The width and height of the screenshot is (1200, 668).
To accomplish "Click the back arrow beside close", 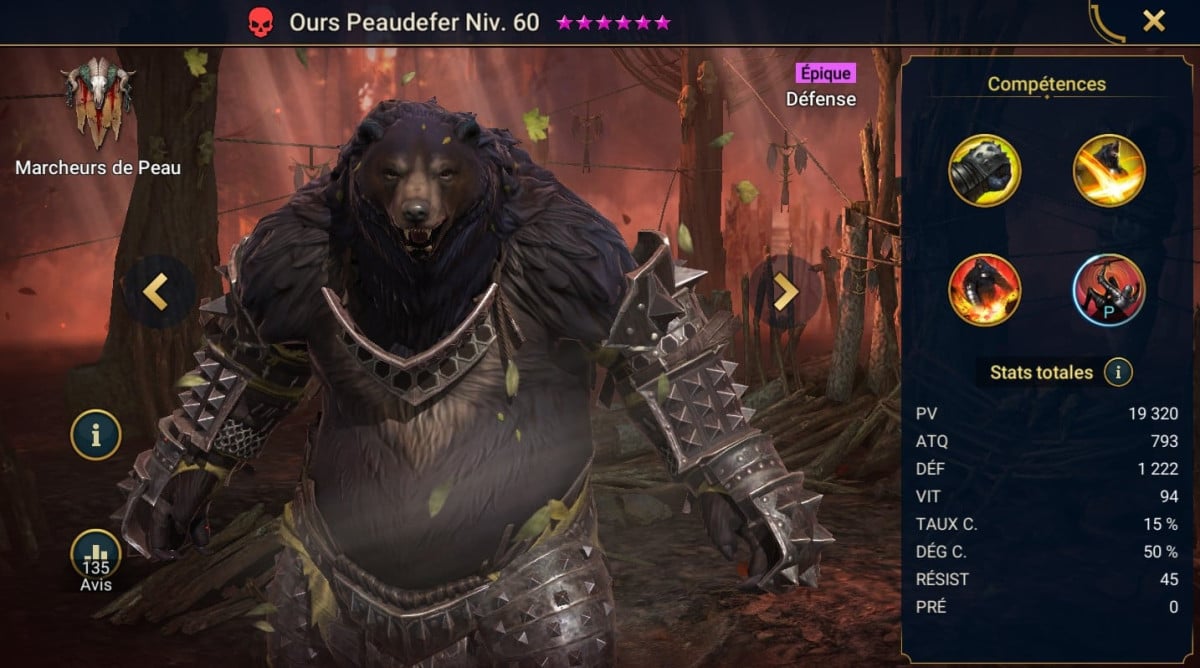I will coord(1107,21).
